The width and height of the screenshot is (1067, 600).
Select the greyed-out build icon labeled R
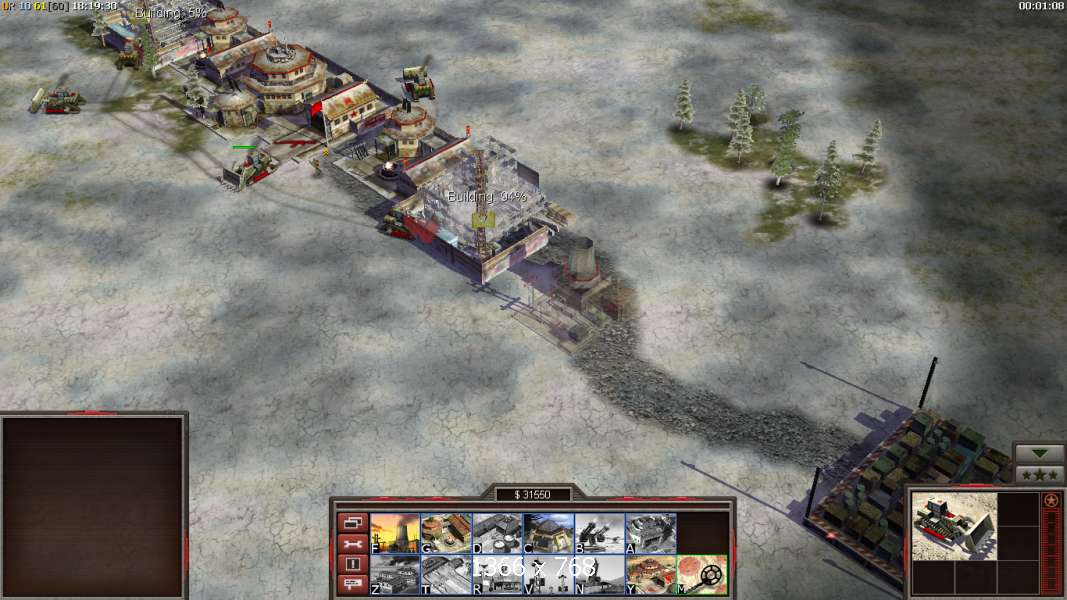coord(497,575)
